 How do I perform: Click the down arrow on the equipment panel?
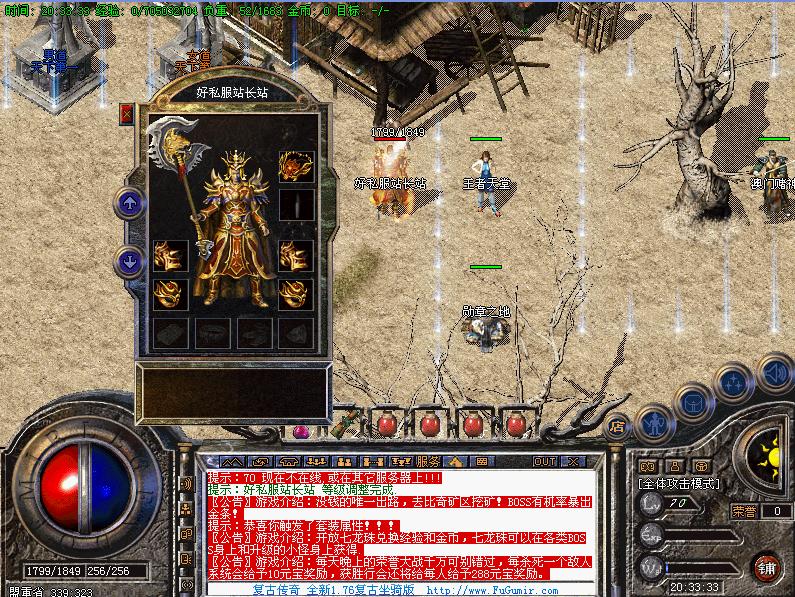click(x=129, y=262)
